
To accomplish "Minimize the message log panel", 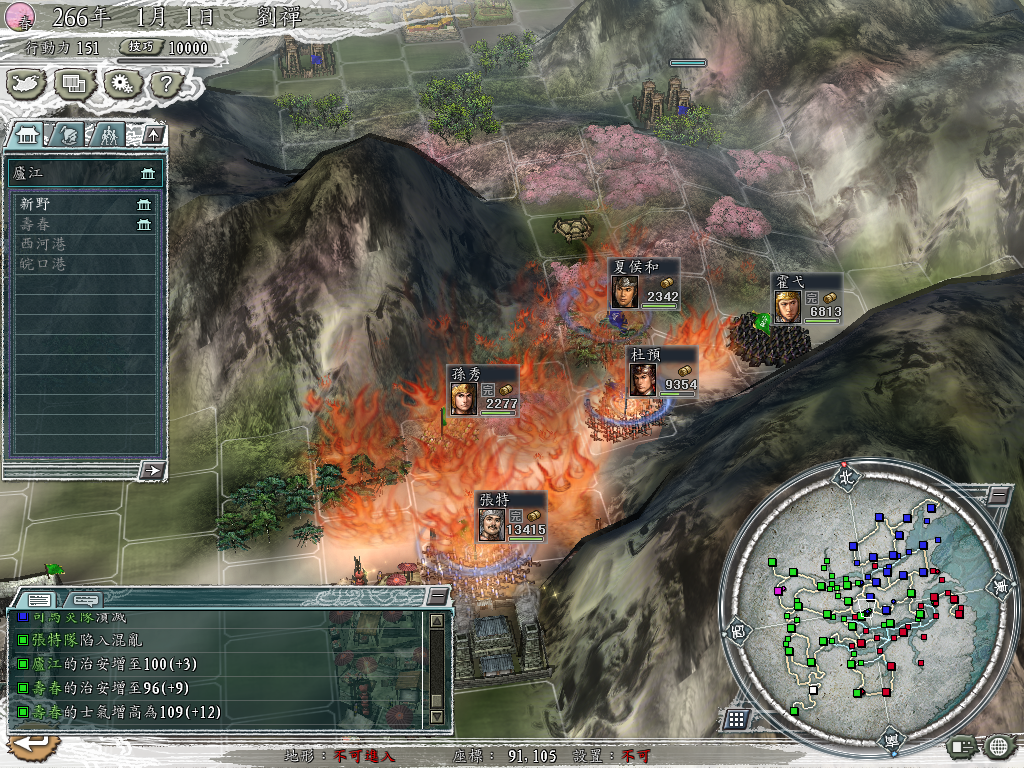I will [437, 596].
